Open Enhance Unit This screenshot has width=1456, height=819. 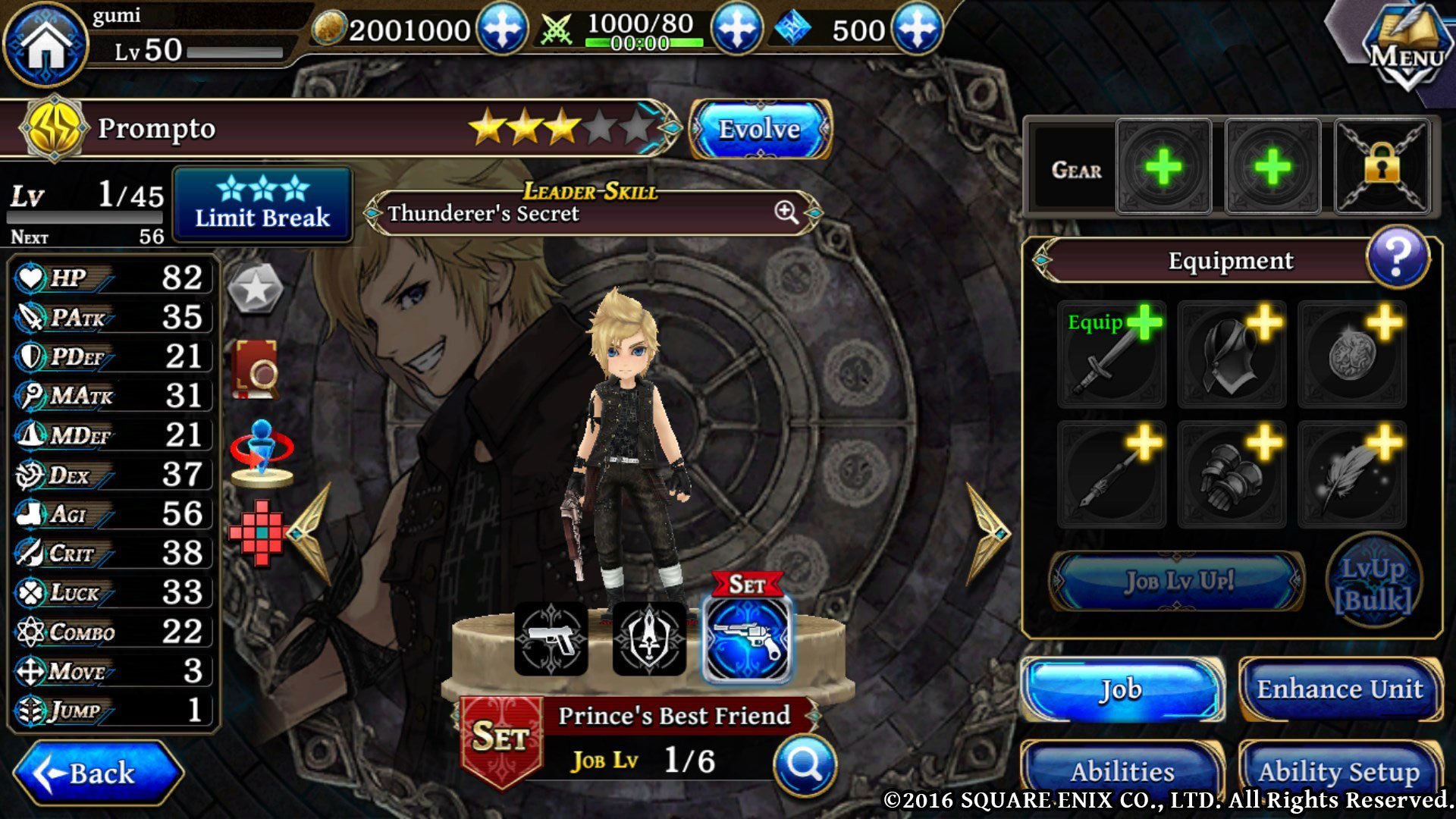(1339, 689)
